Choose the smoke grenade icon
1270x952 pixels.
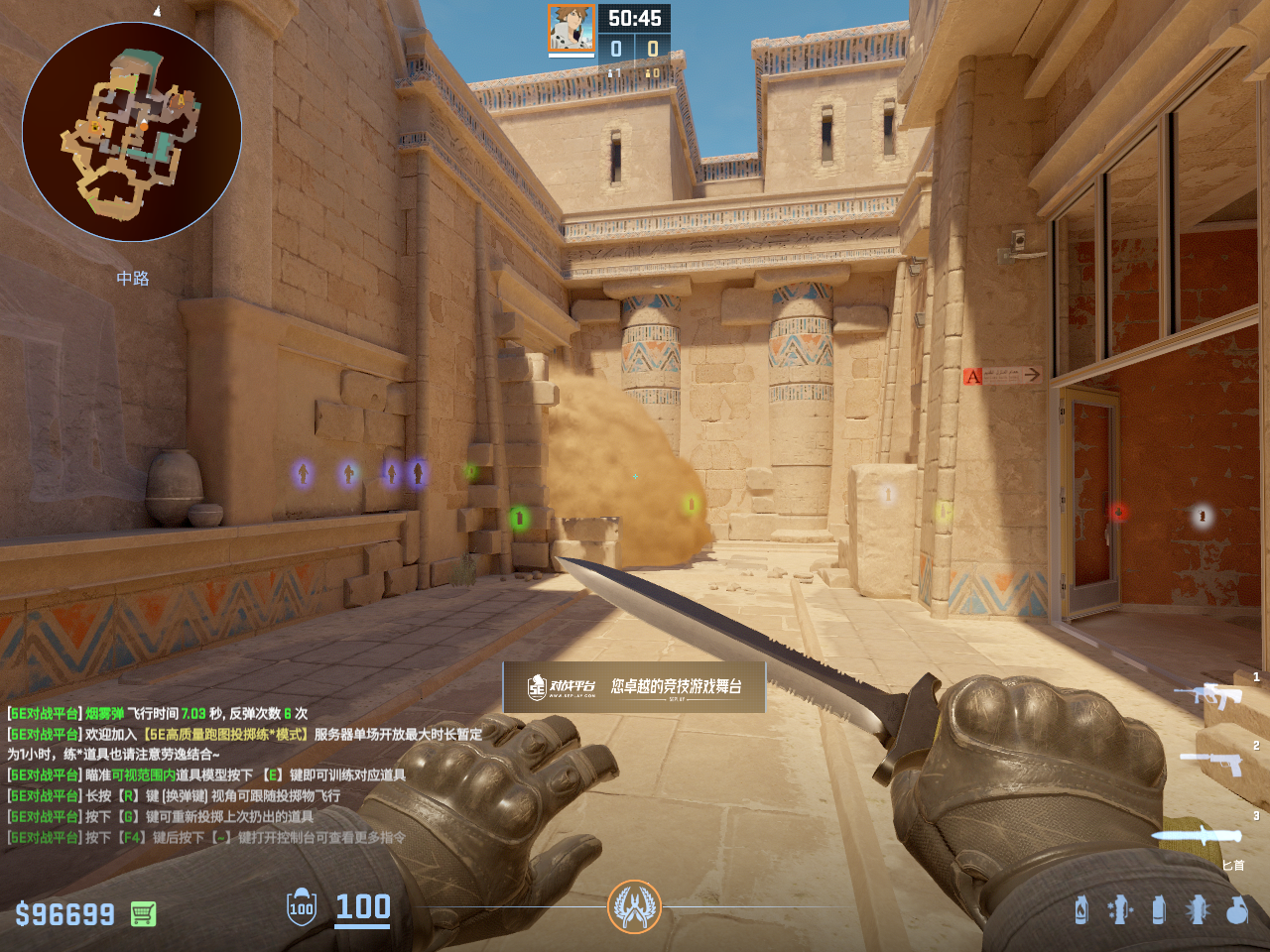click(x=1159, y=909)
